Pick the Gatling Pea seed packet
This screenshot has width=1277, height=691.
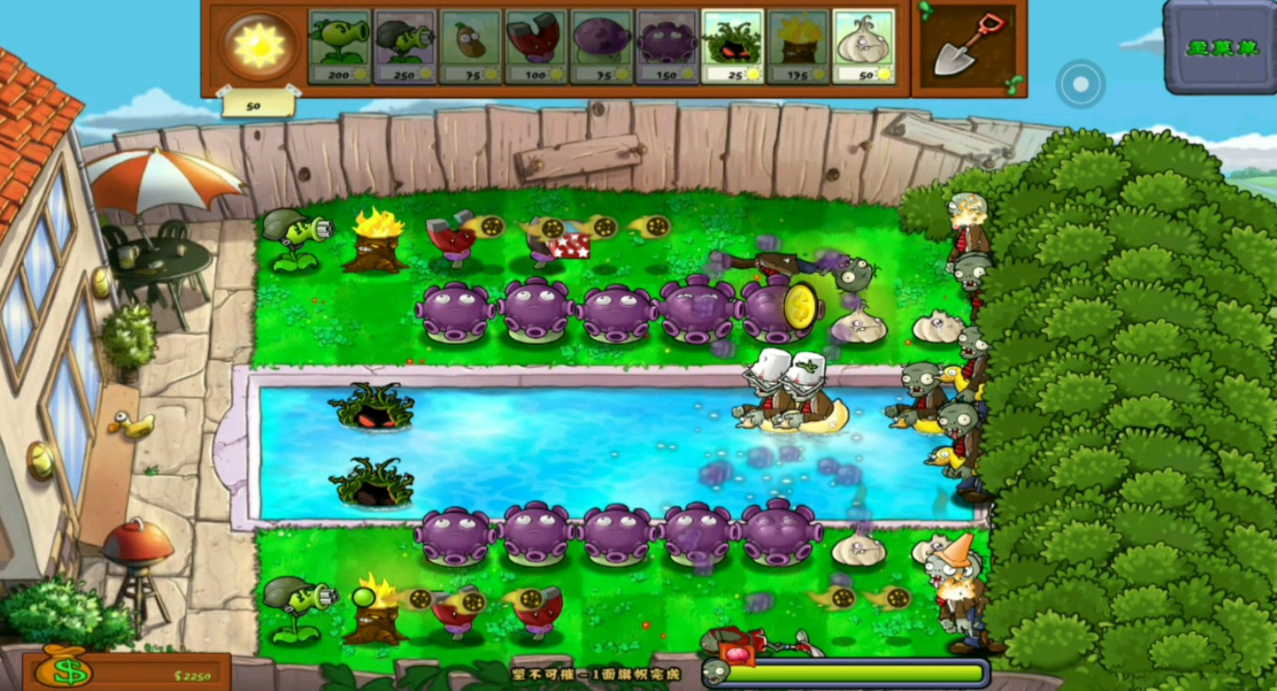(x=404, y=46)
